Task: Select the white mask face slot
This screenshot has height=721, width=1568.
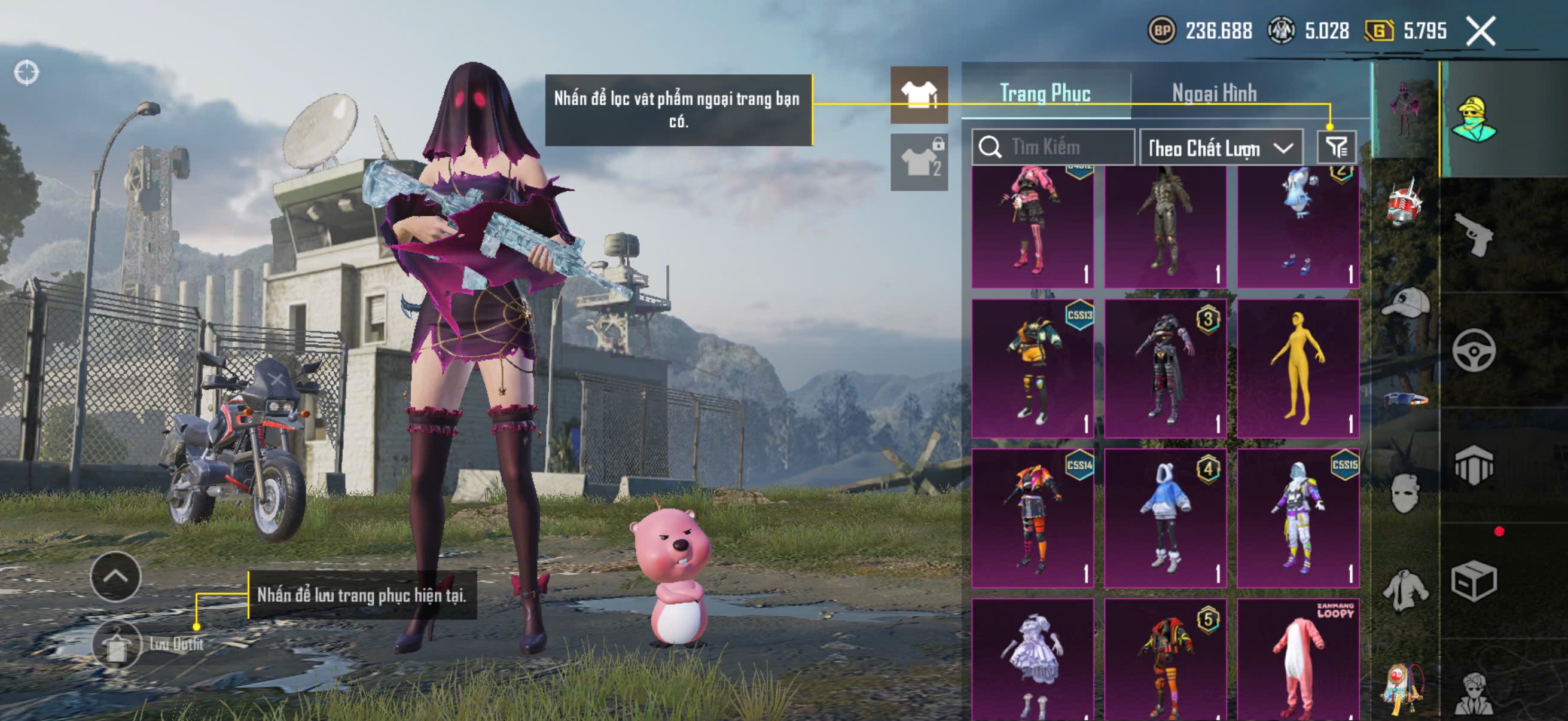Action: point(1405,493)
